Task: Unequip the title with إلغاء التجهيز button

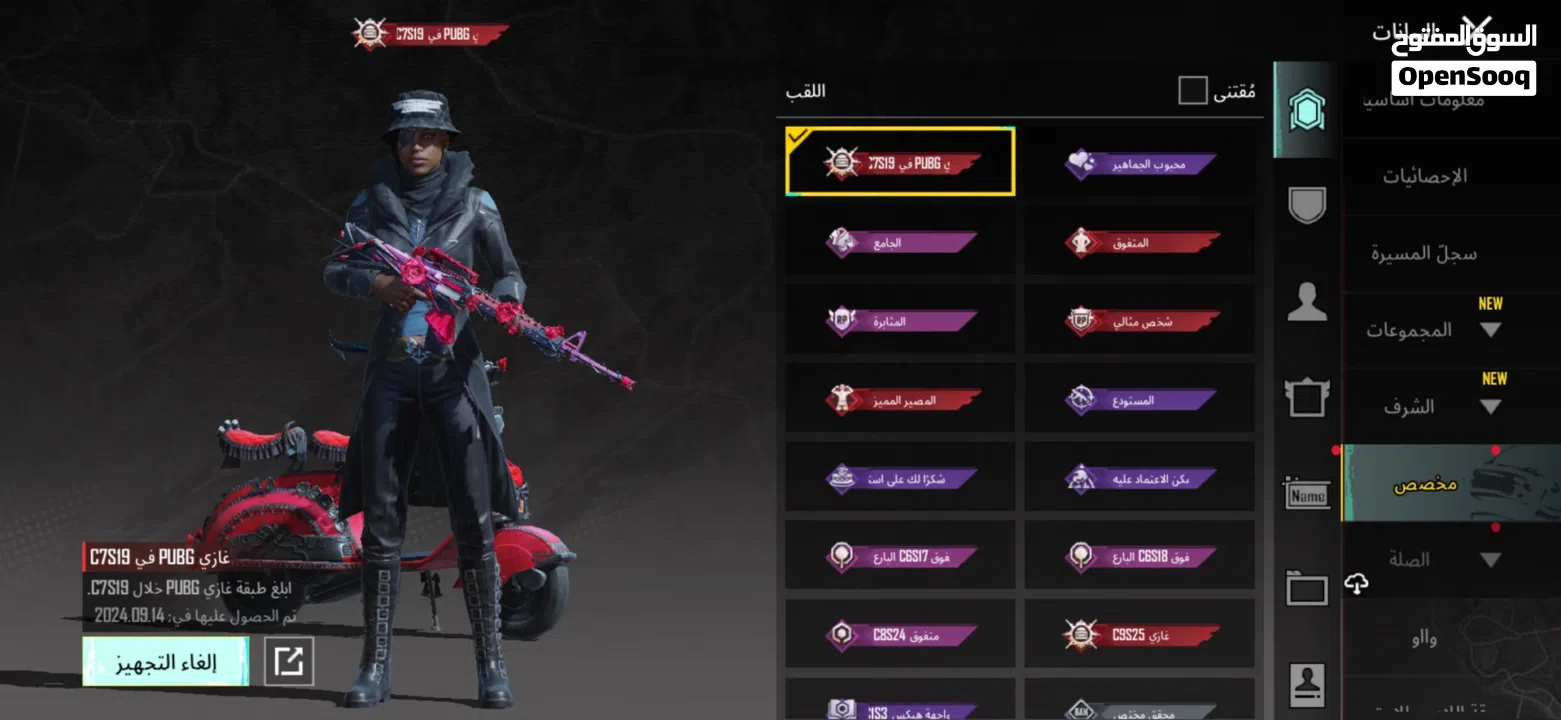Action: point(165,662)
